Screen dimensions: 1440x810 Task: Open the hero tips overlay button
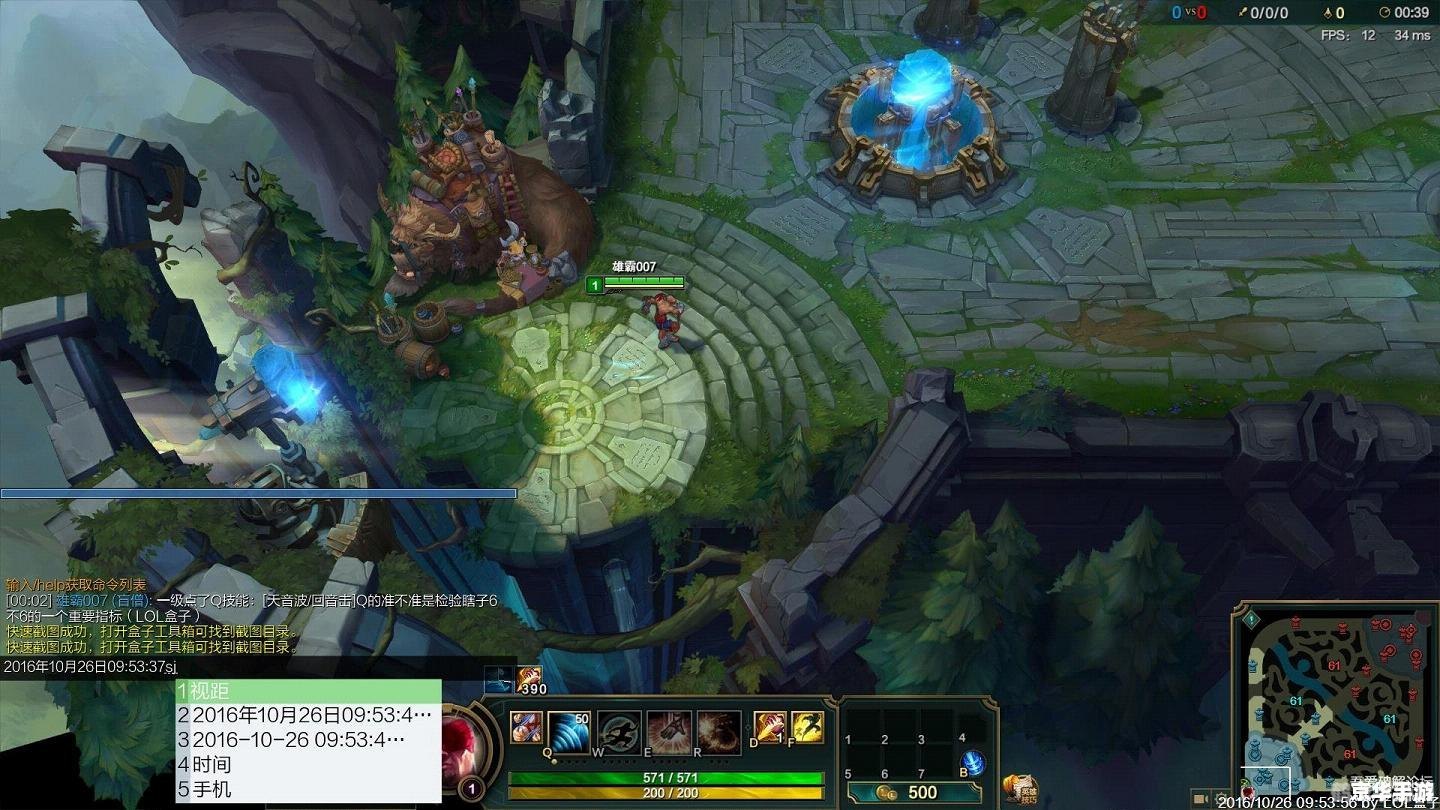(x=1021, y=788)
